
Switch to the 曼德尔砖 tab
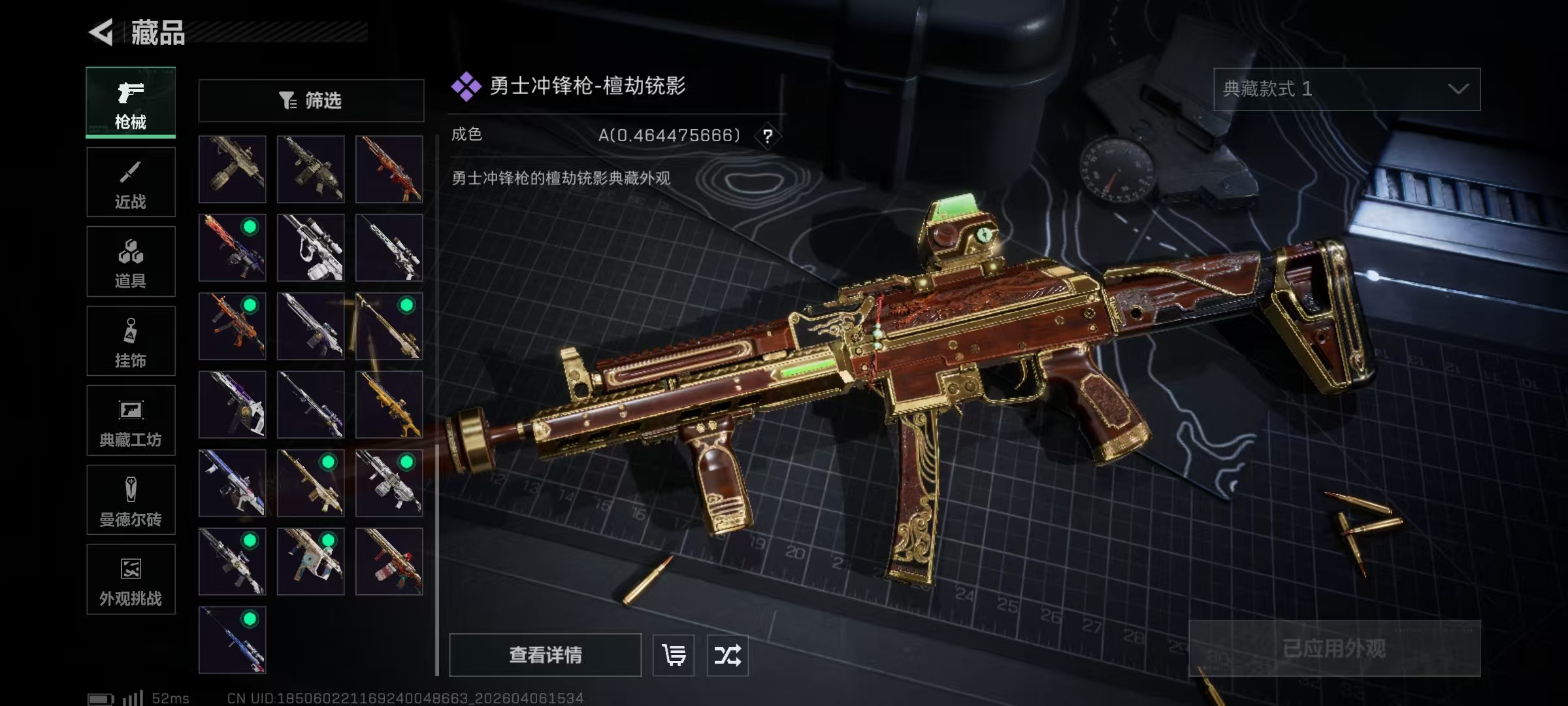tap(131, 500)
